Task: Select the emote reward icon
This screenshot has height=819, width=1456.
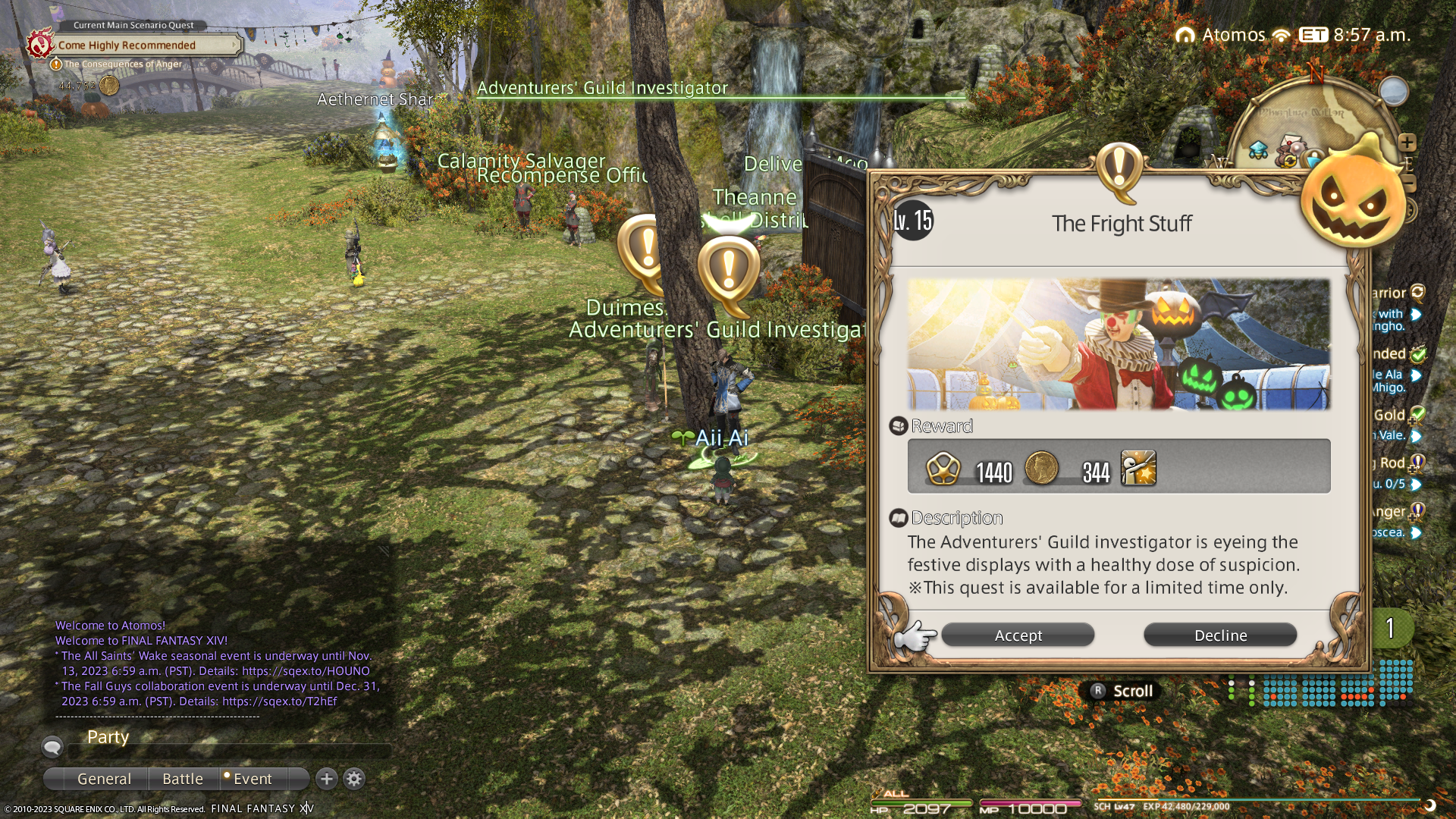Action: (x=1138, y=468)
